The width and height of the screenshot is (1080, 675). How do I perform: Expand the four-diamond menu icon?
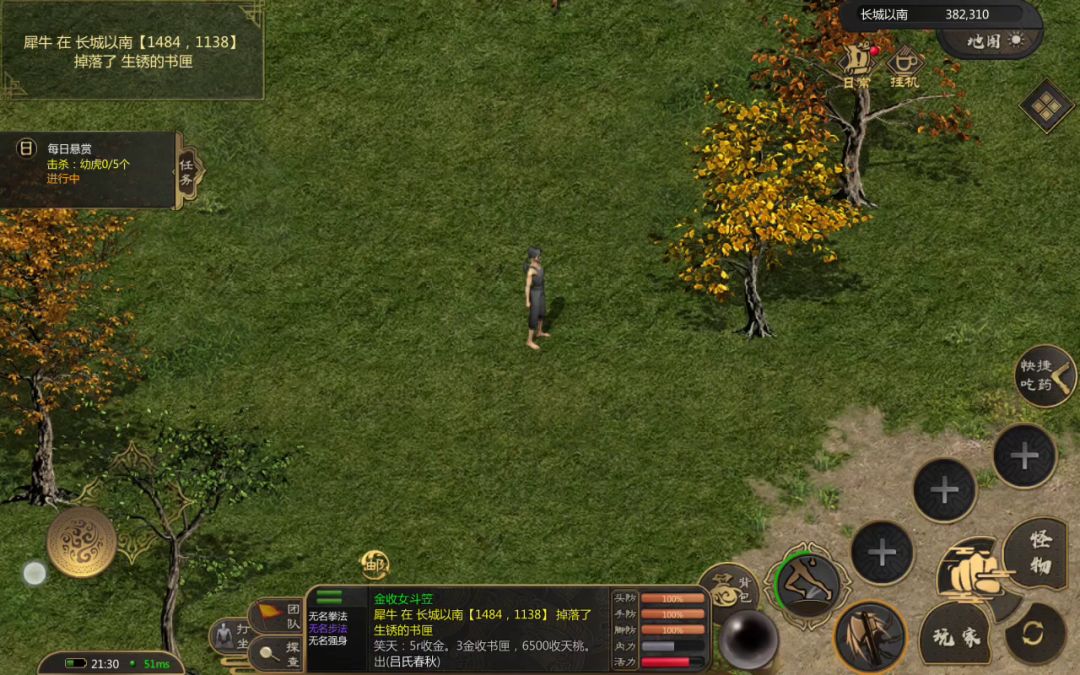coord(1046,105)
